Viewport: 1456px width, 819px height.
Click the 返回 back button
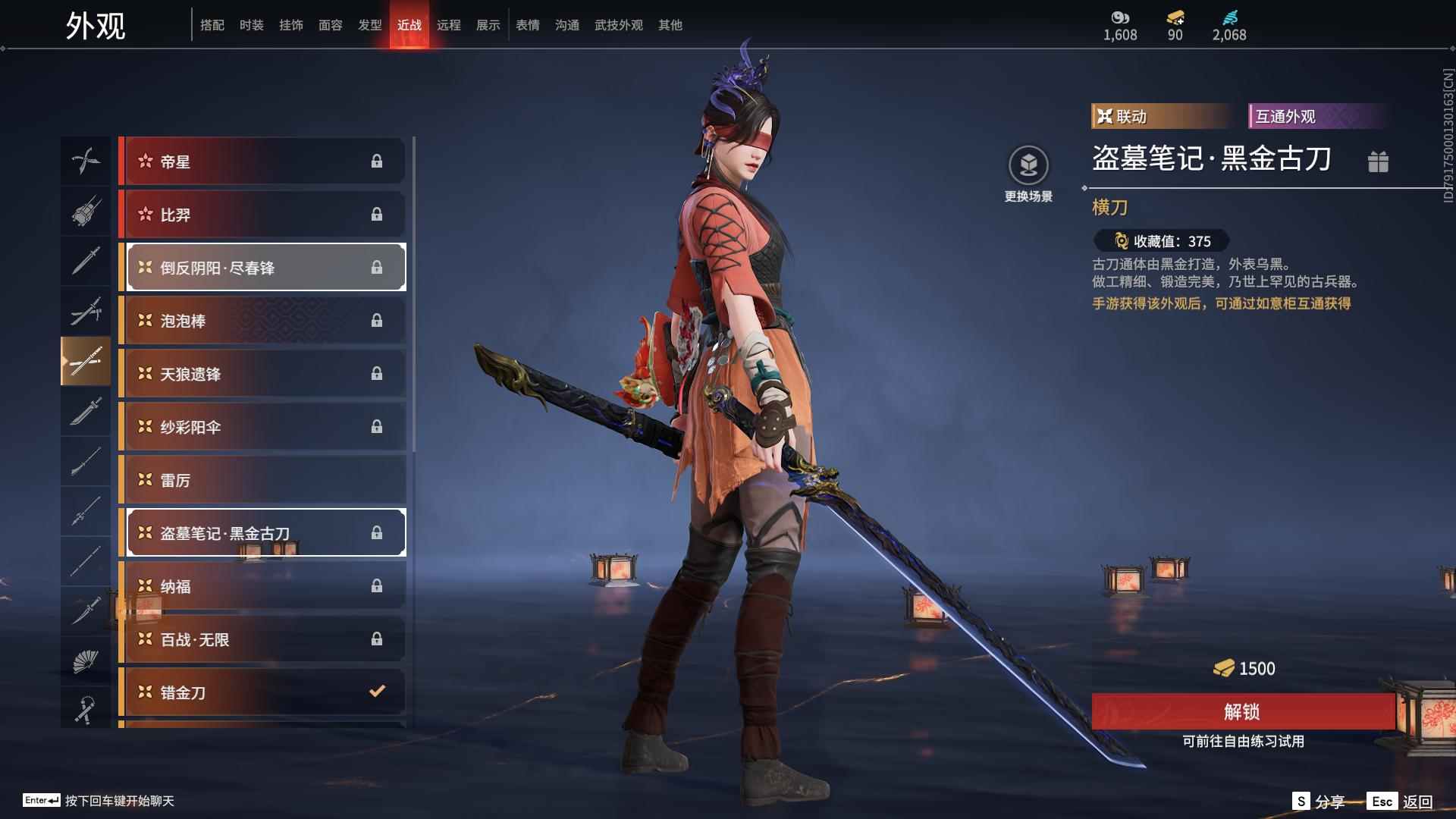tap(1401, 802)
